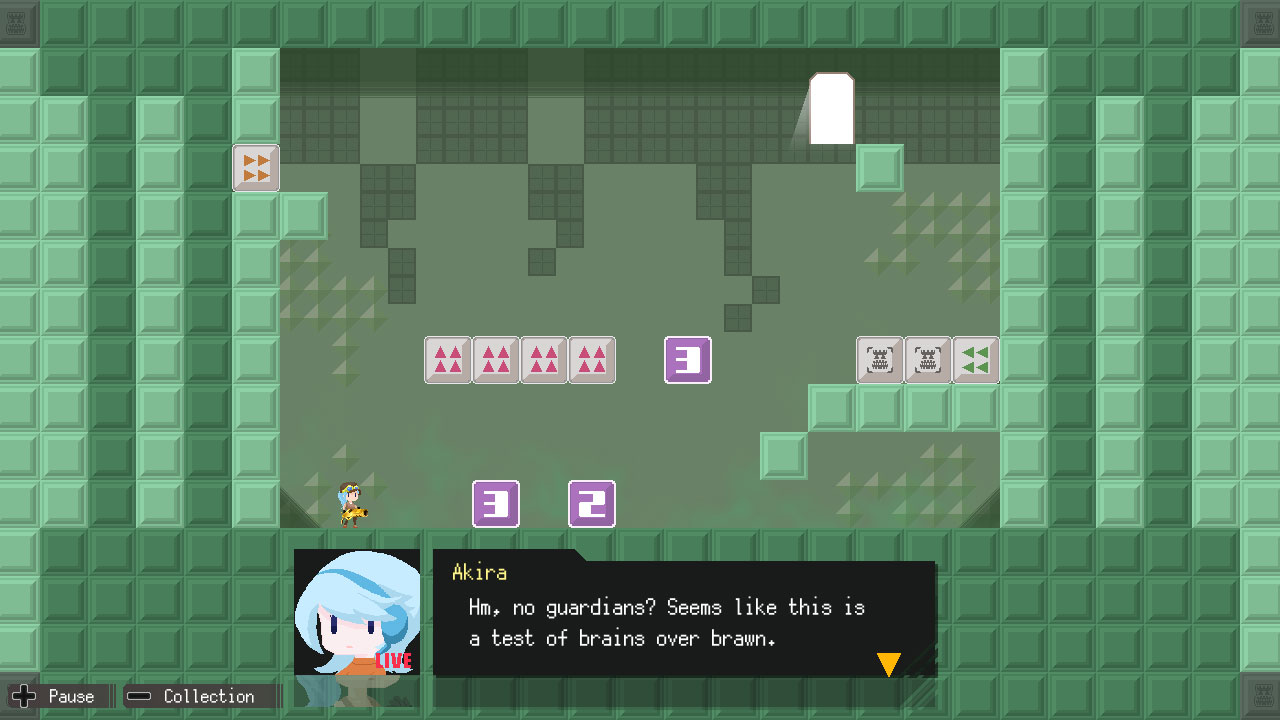Click the right grey guardian-face tile
This screenshot has height=720, width=1280.
927,360
